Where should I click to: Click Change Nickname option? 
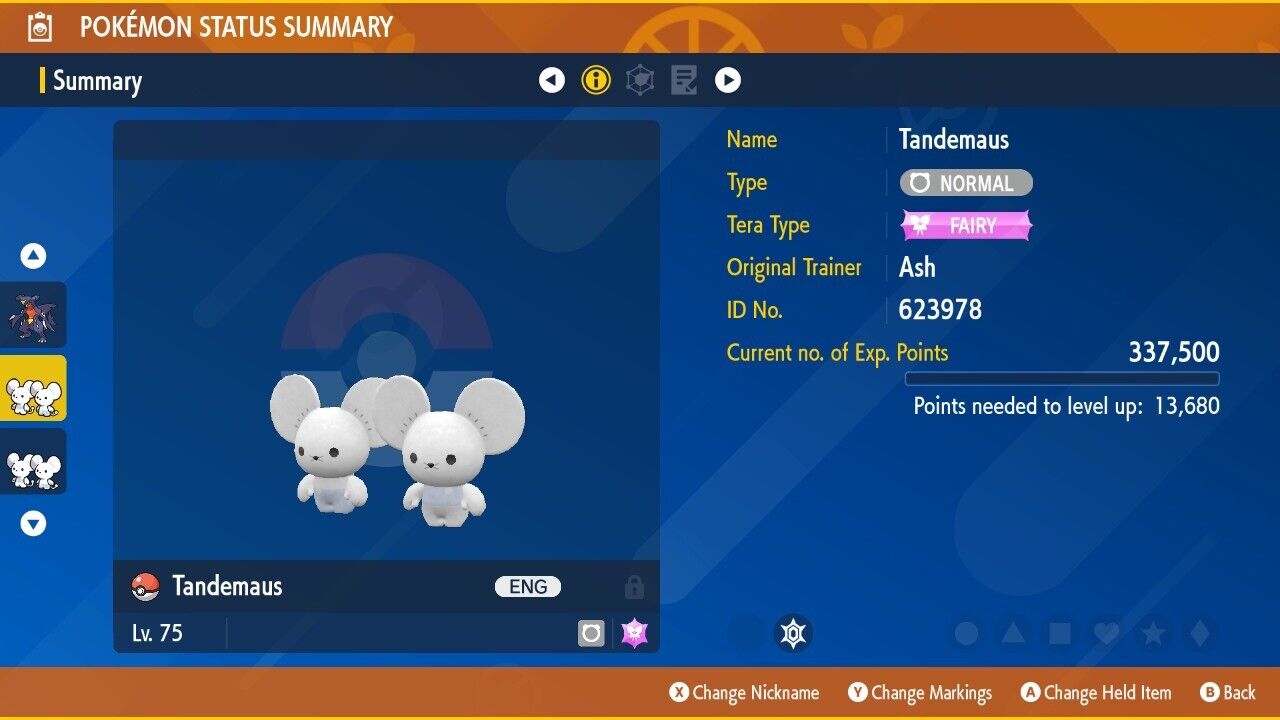[744, 693]
